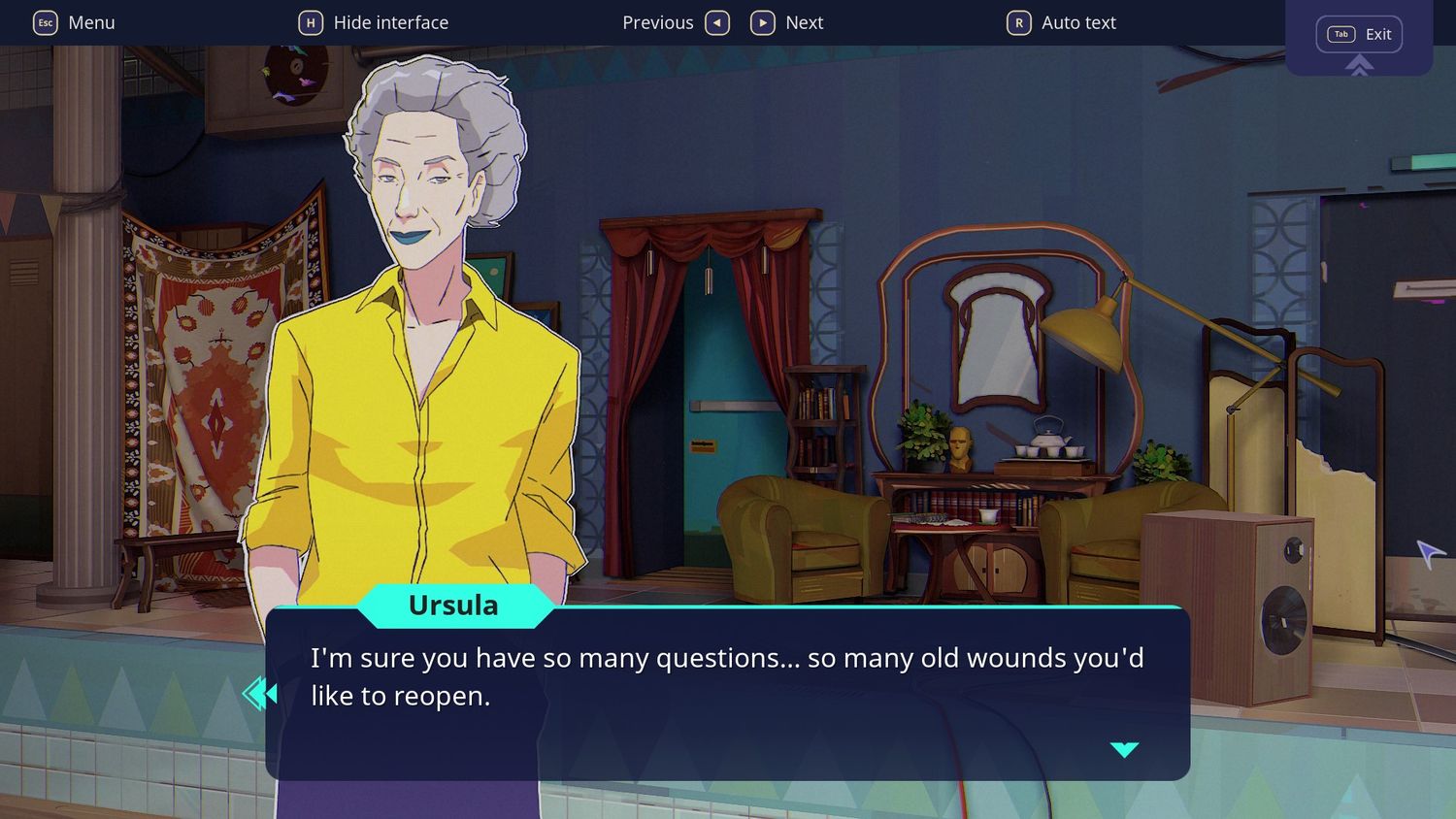The height and width of the screenshot is (819, 1456).
Task: Click the cyan down arrow to continue dialogue
Action: coord(1124,749)
